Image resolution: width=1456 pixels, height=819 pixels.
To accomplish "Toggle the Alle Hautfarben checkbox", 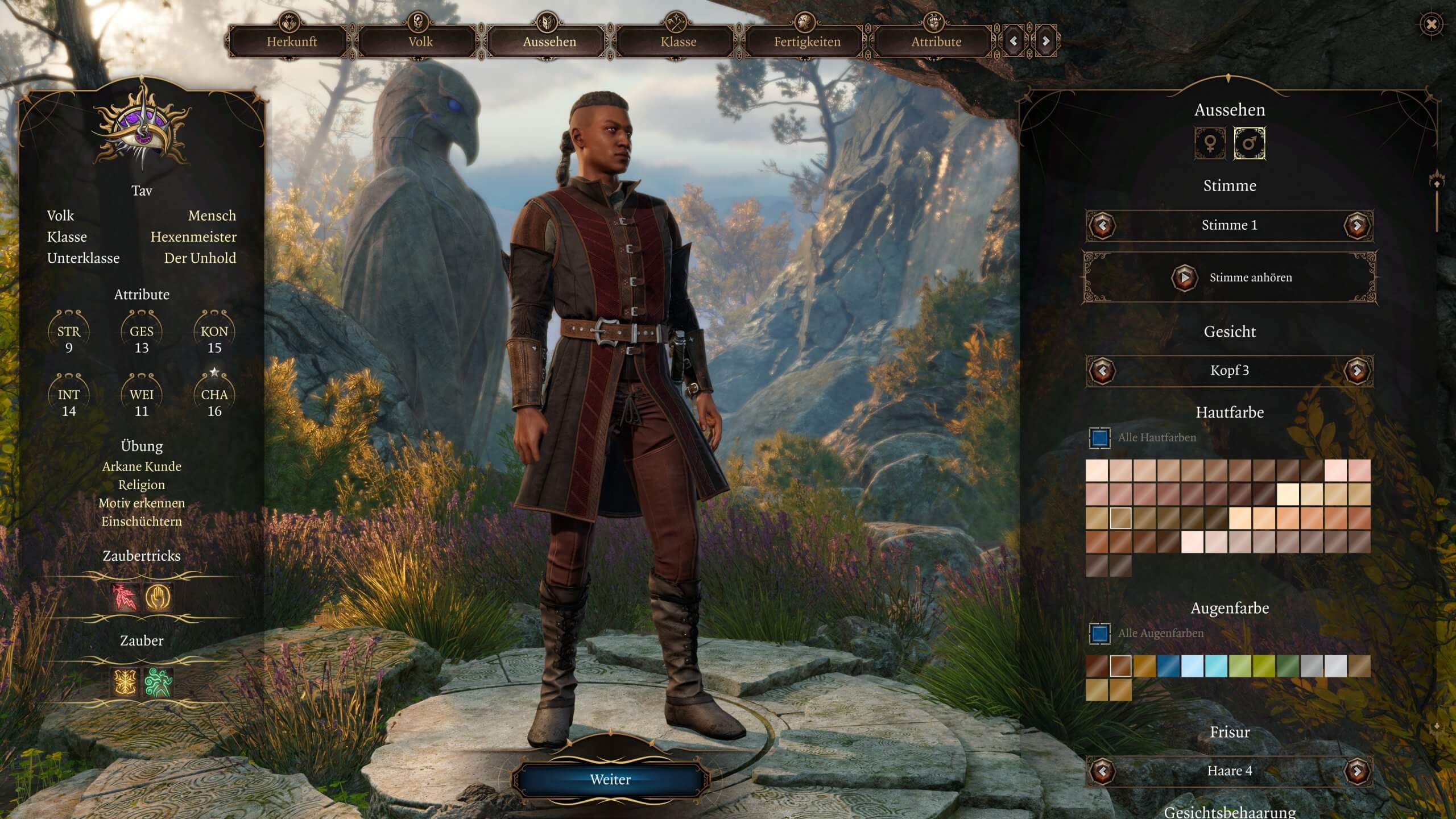I will (x=1099, y=438).
